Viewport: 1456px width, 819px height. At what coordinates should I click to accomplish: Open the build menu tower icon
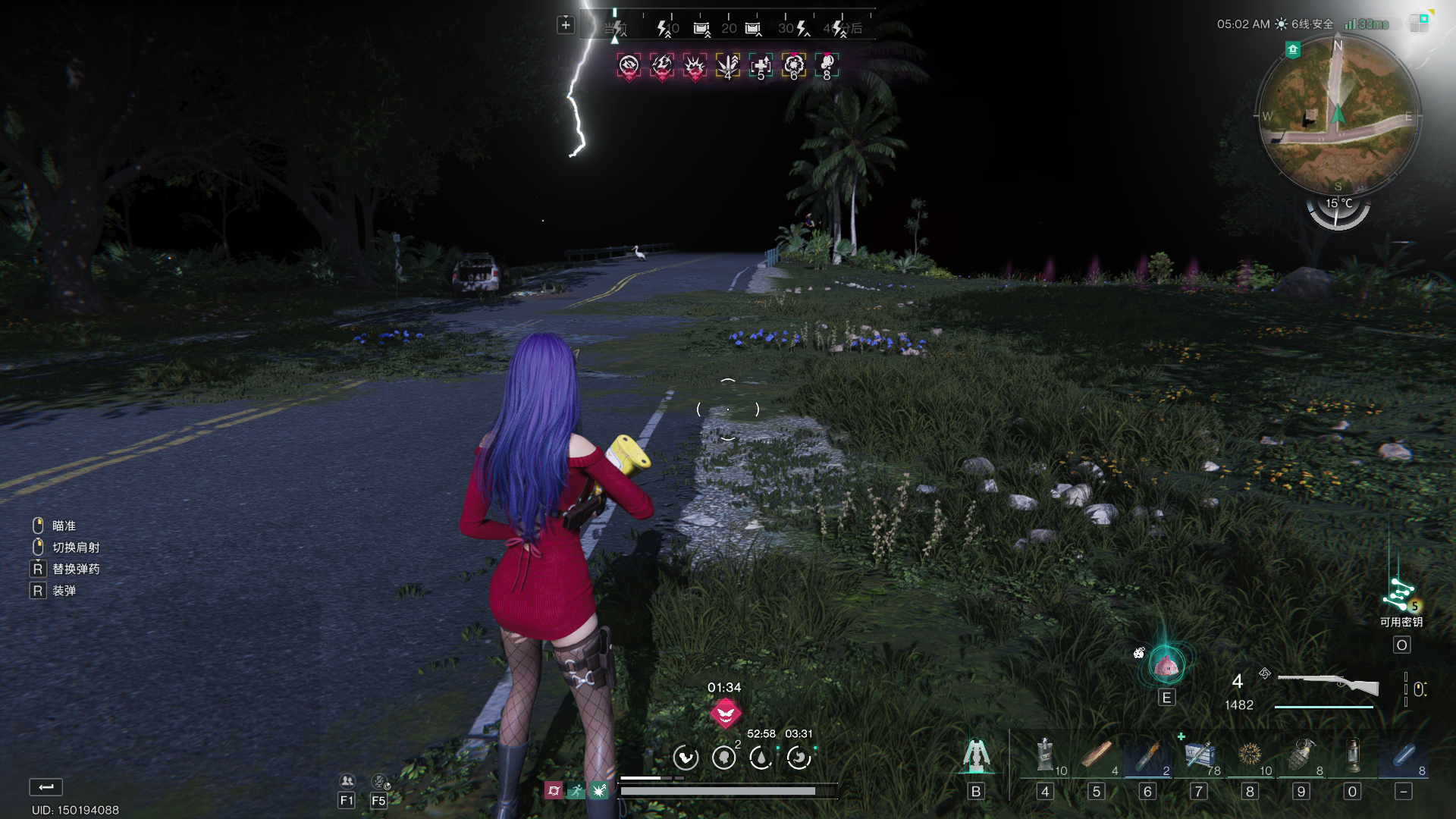[976, 755]
